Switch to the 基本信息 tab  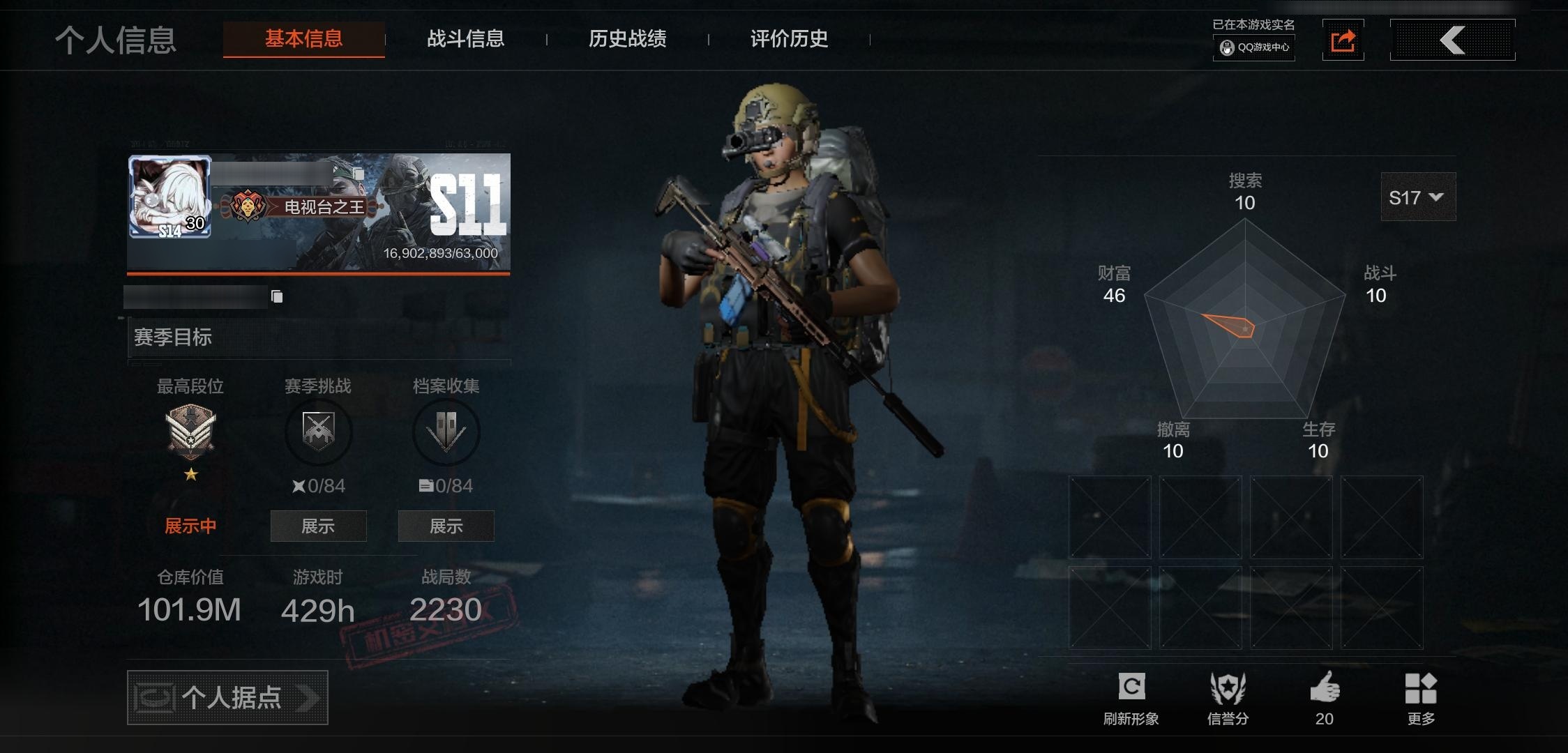303,39
